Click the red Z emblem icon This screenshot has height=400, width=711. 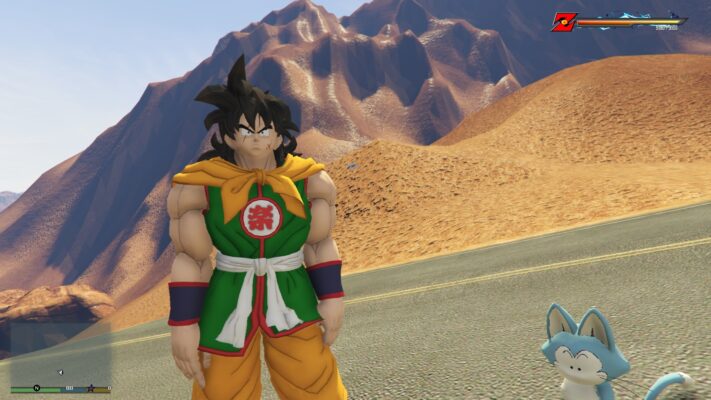click(x=563, y=21)
